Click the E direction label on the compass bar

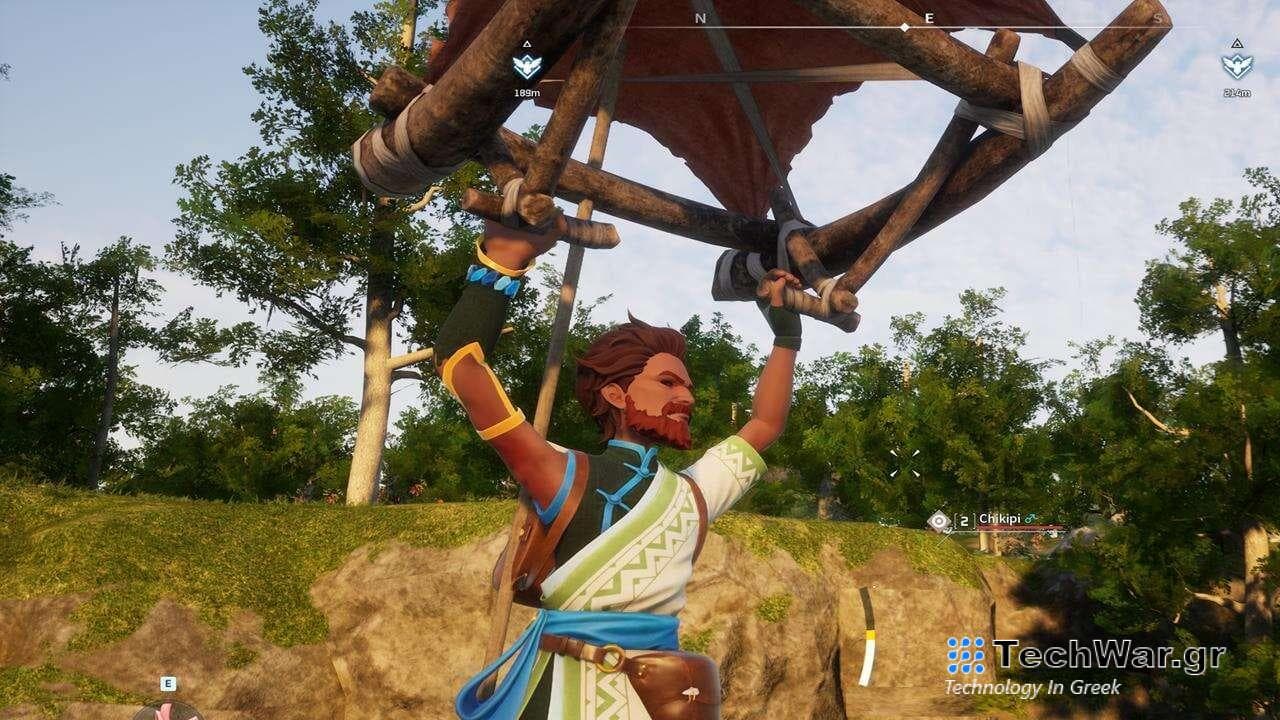pyautogui.click(x=928, y=18)
